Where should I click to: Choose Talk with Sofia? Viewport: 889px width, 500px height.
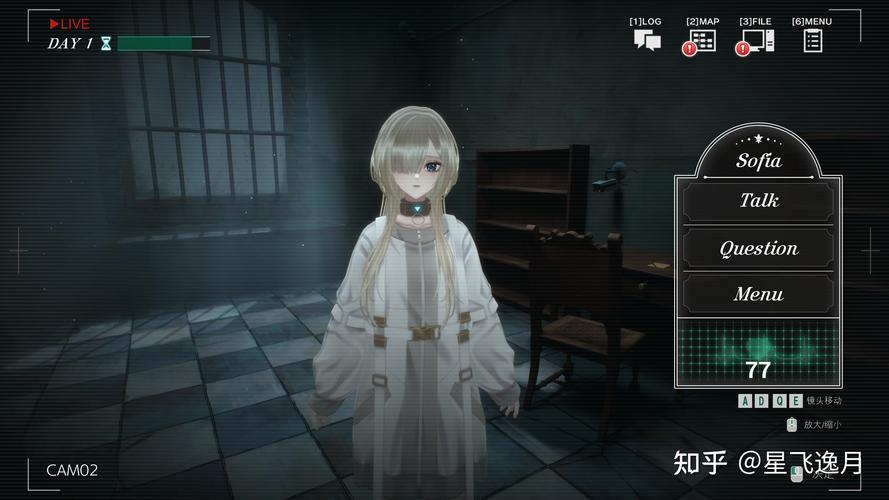758,201
